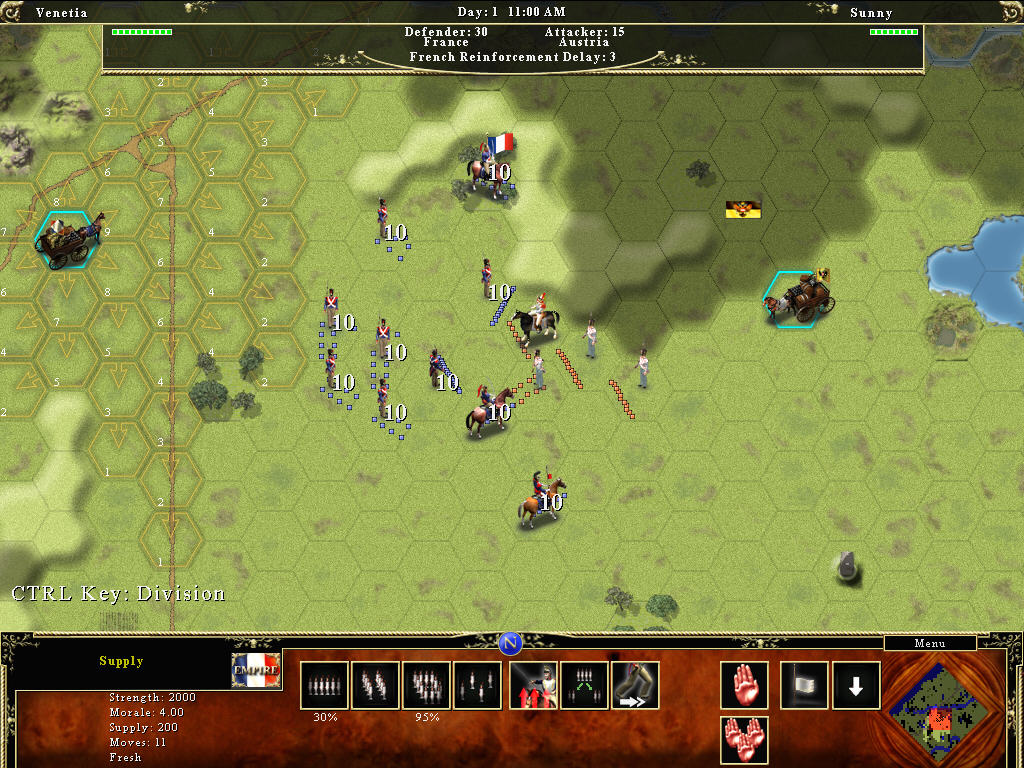Click the white down arrow button
1024x768 pixels.
click(856, 685)
